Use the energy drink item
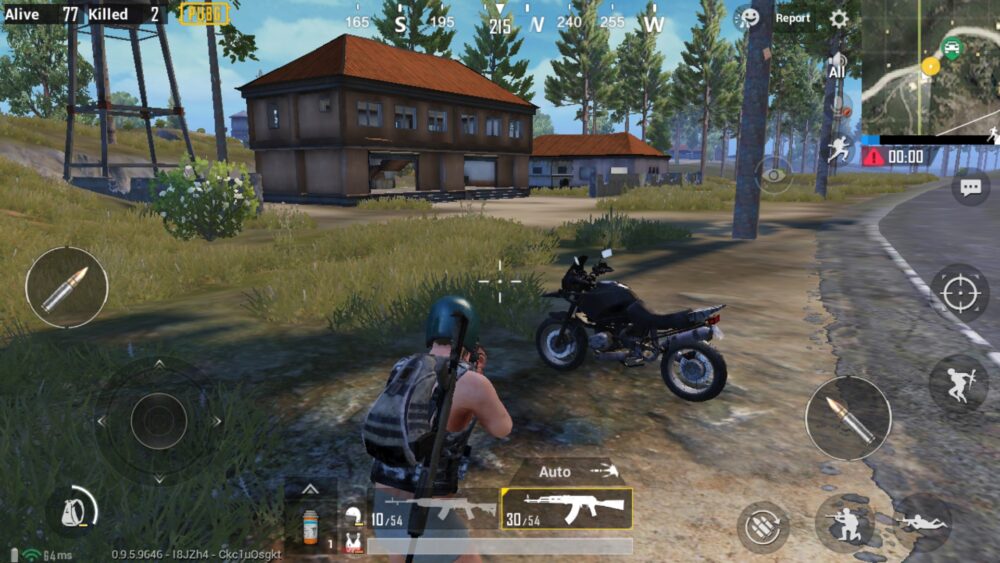The image size is (1000, 563). [311, 525]
